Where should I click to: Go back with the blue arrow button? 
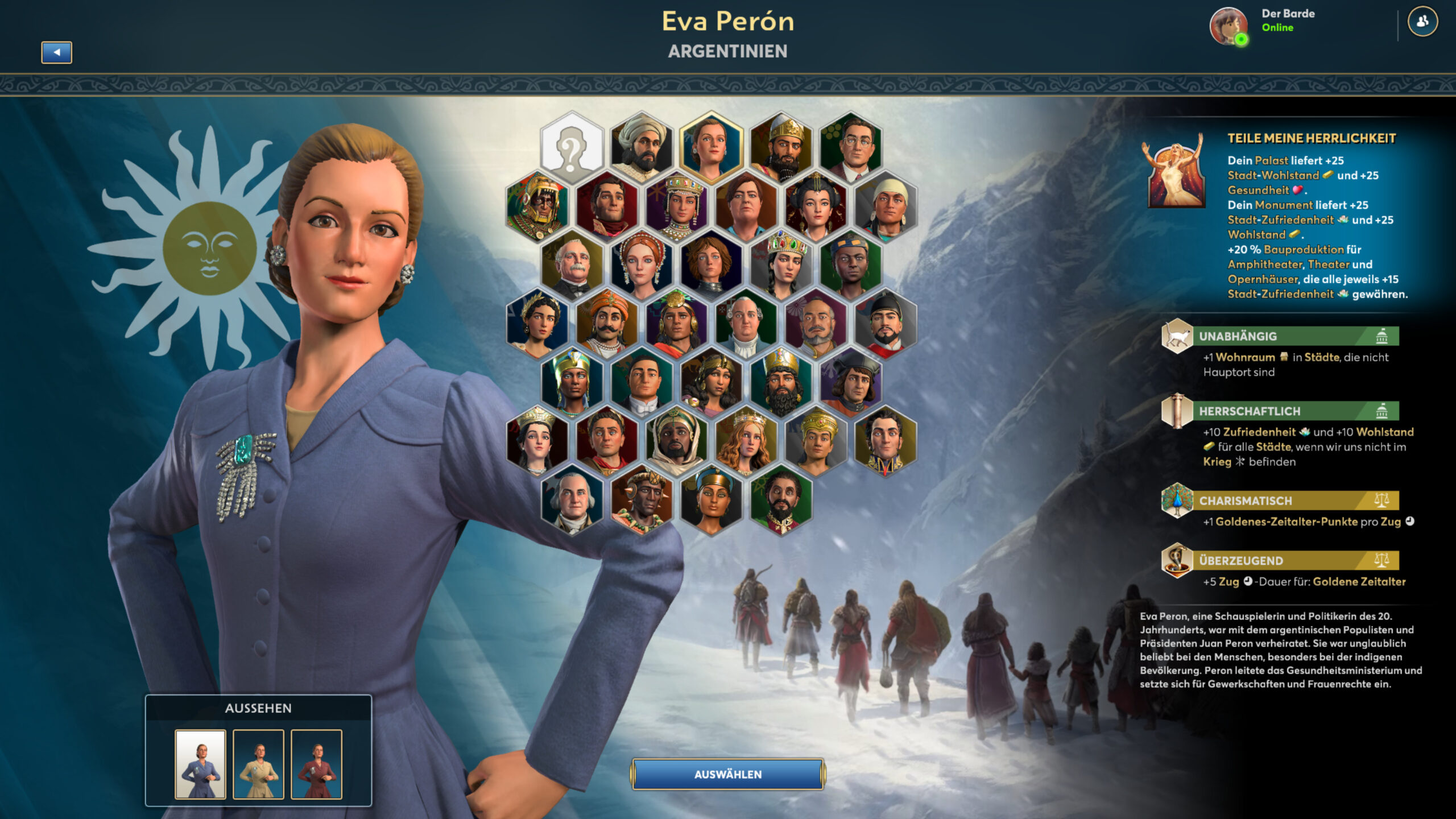56,52
